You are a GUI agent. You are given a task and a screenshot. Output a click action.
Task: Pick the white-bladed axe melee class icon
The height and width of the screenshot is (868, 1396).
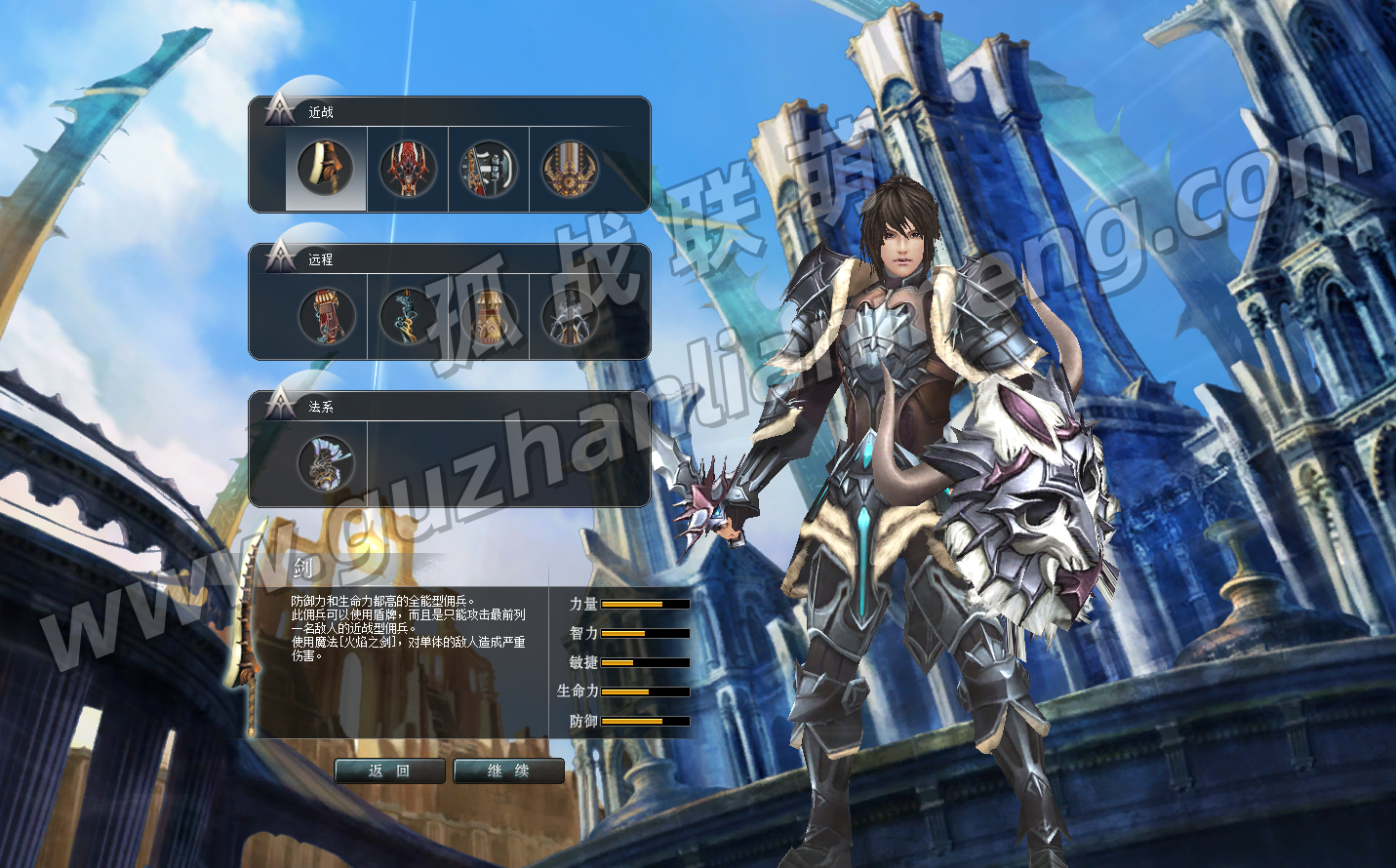pyautogui.click(x=488, y=169)
